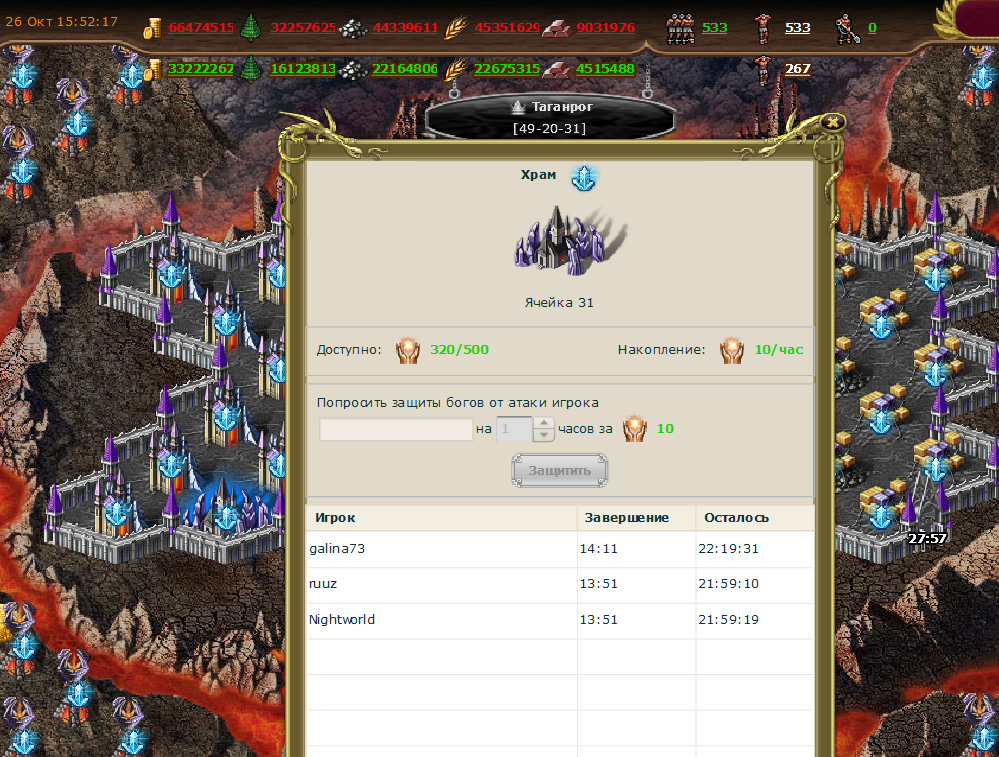The width and height of the screenshot is (999, 757).
Task: Click the worker with shovel icon
Action: [x=846, y=28]
